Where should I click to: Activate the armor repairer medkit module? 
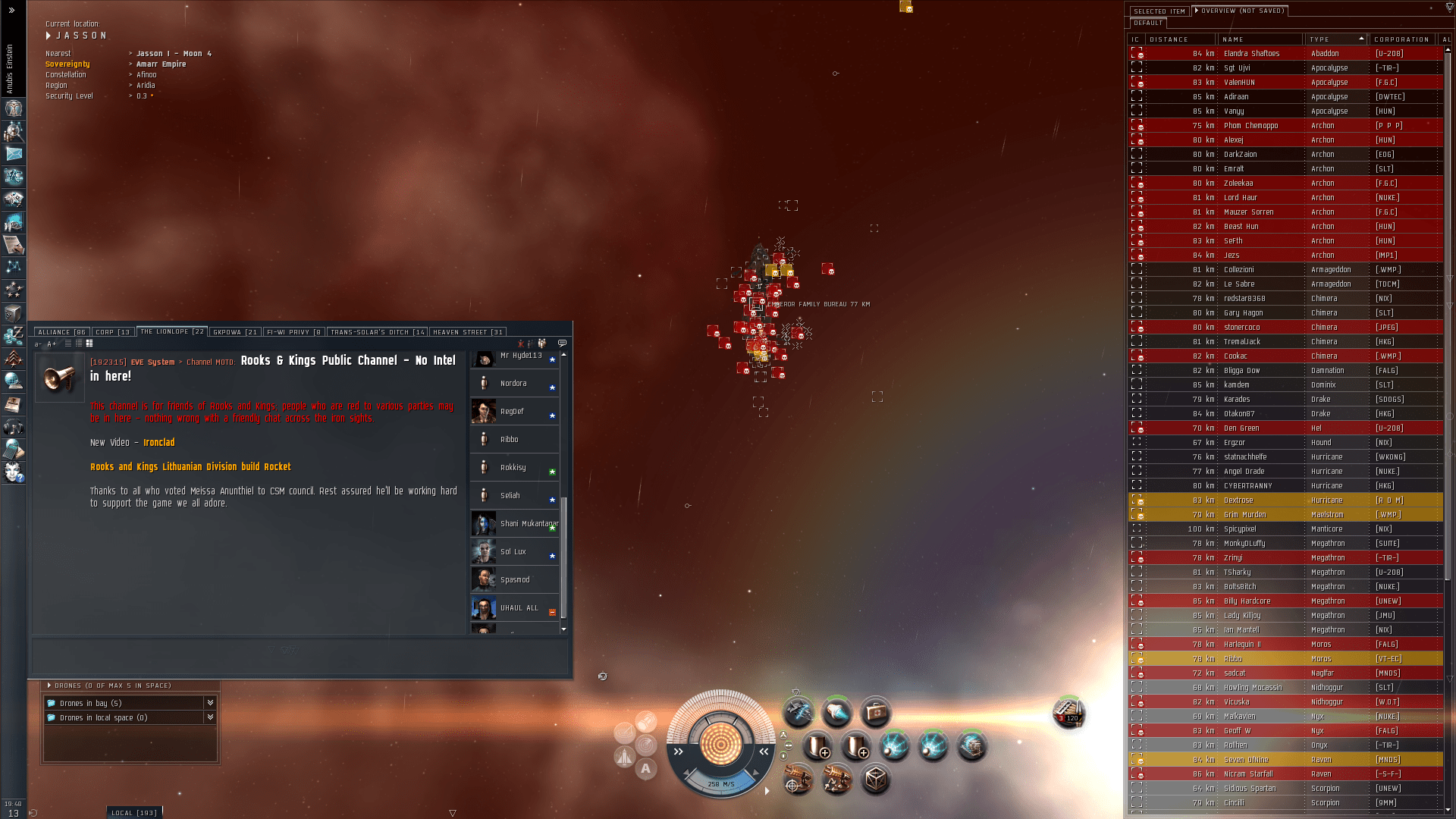coord(877,711)
